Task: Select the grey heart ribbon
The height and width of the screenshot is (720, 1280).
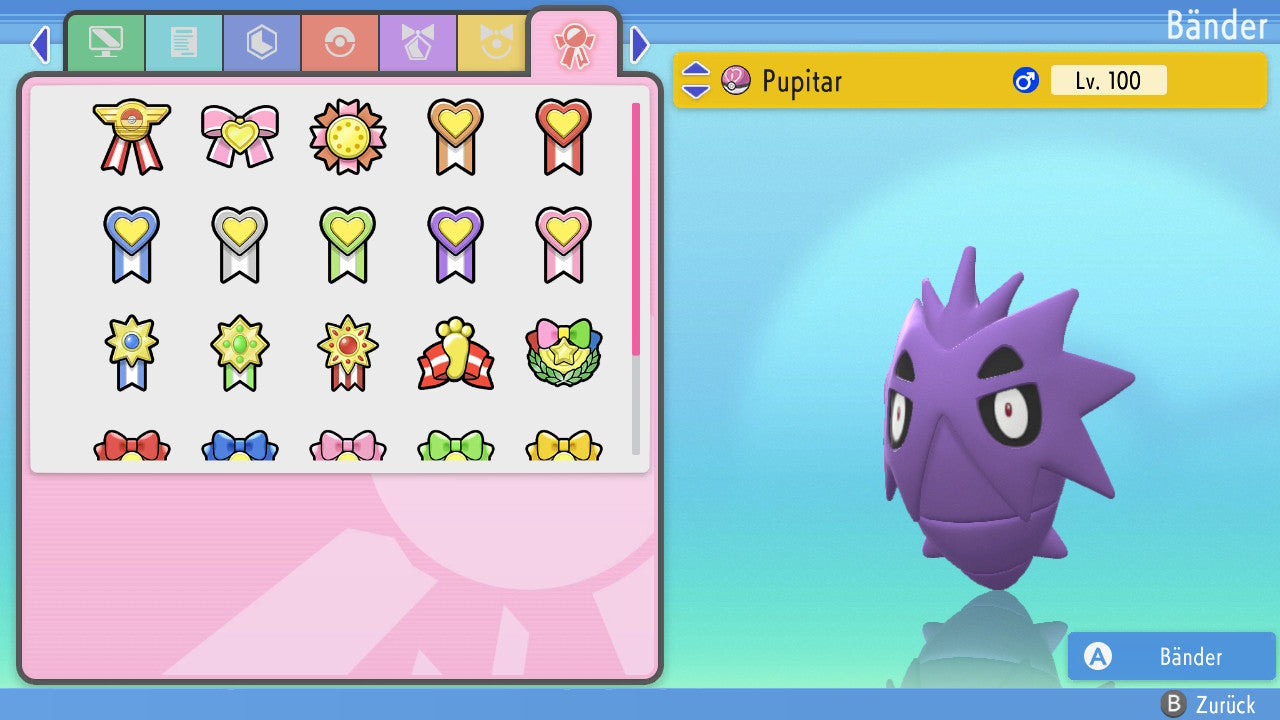Action: coord(240,244)
